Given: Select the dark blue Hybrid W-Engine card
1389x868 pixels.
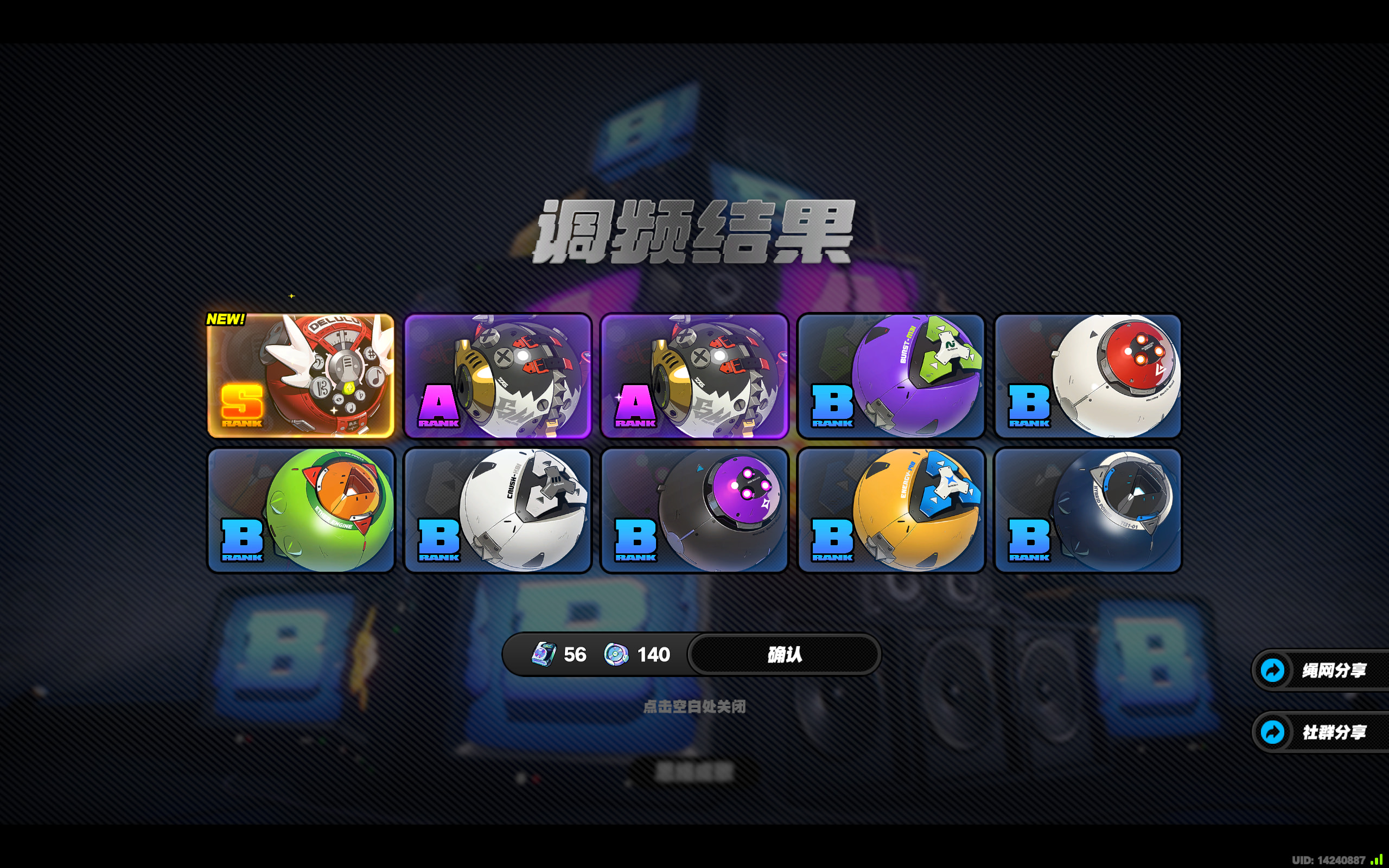Looking at the screenshot, I should (1088, 510).
